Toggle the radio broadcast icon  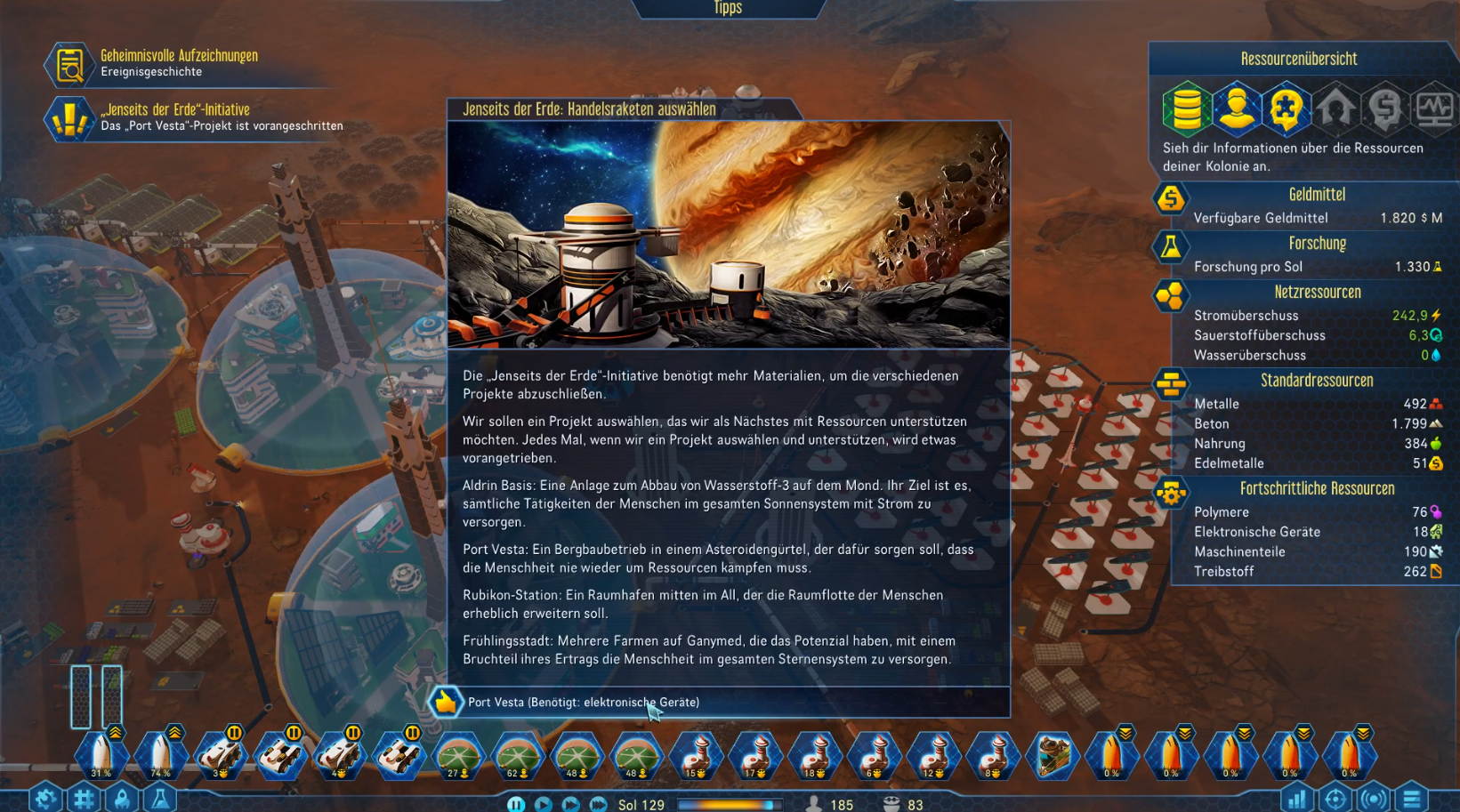click(x=1373, y=799)
